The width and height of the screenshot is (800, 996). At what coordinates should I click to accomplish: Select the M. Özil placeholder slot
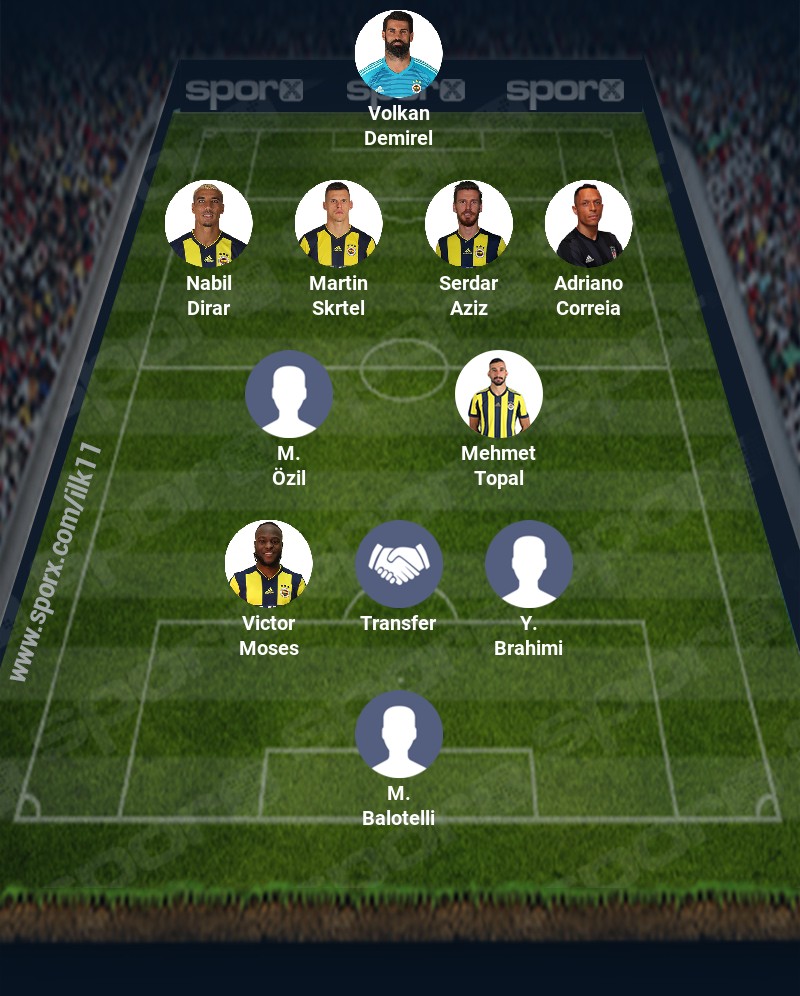point(288,394)
